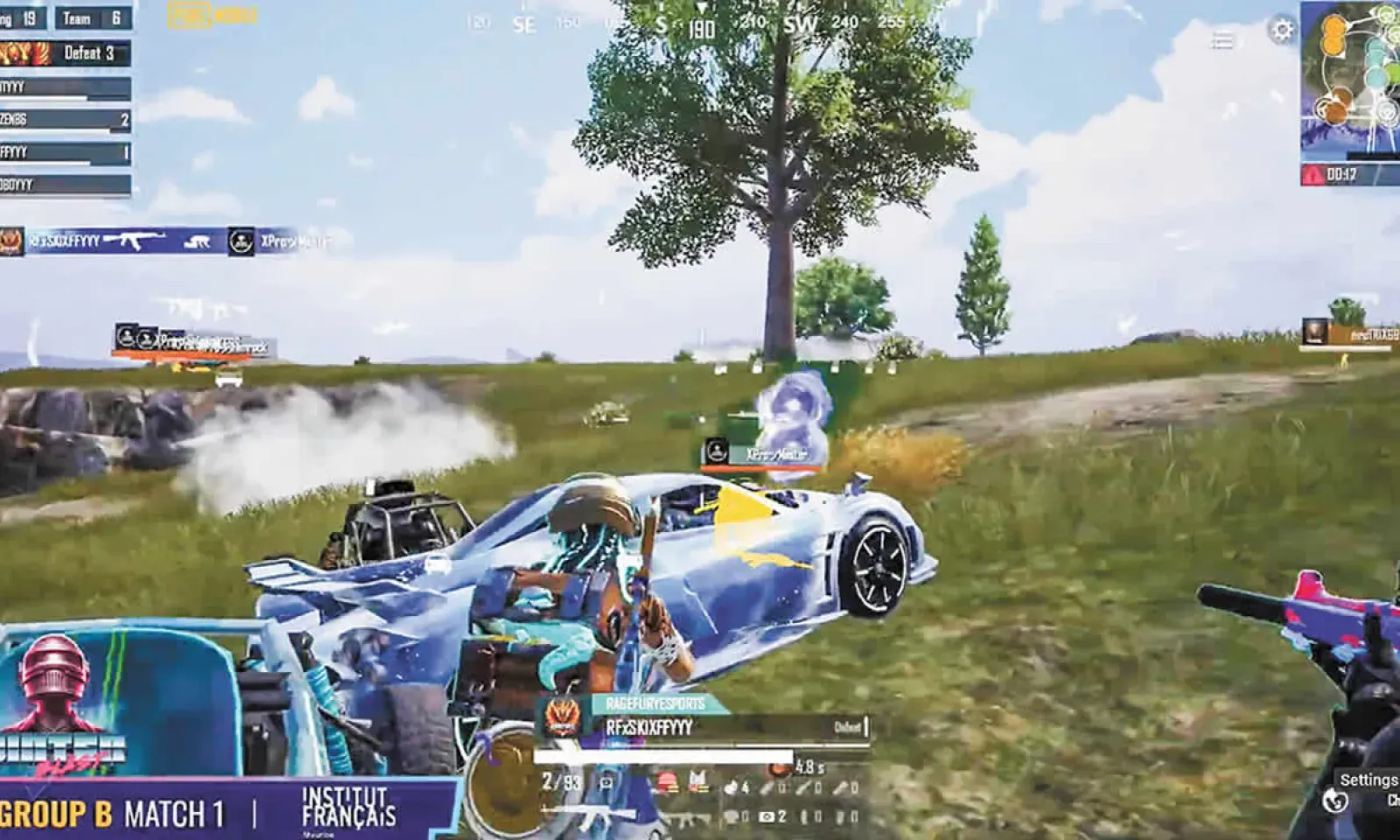Click the red helmet icon

tap(668, 781)
